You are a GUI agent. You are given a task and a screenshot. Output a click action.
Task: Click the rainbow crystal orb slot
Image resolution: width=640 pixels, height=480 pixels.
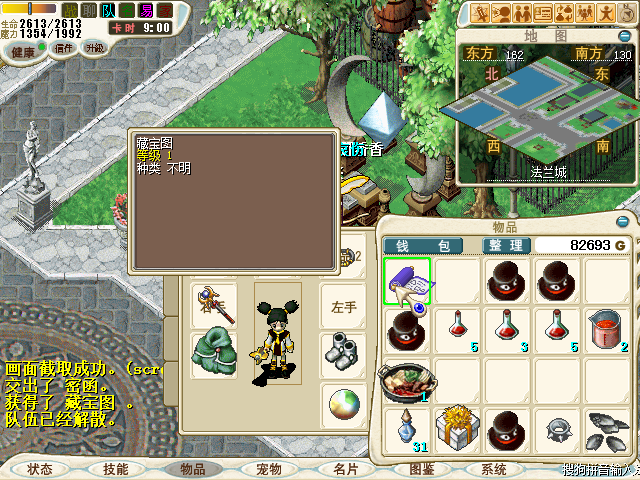click(x=343, y=403)
